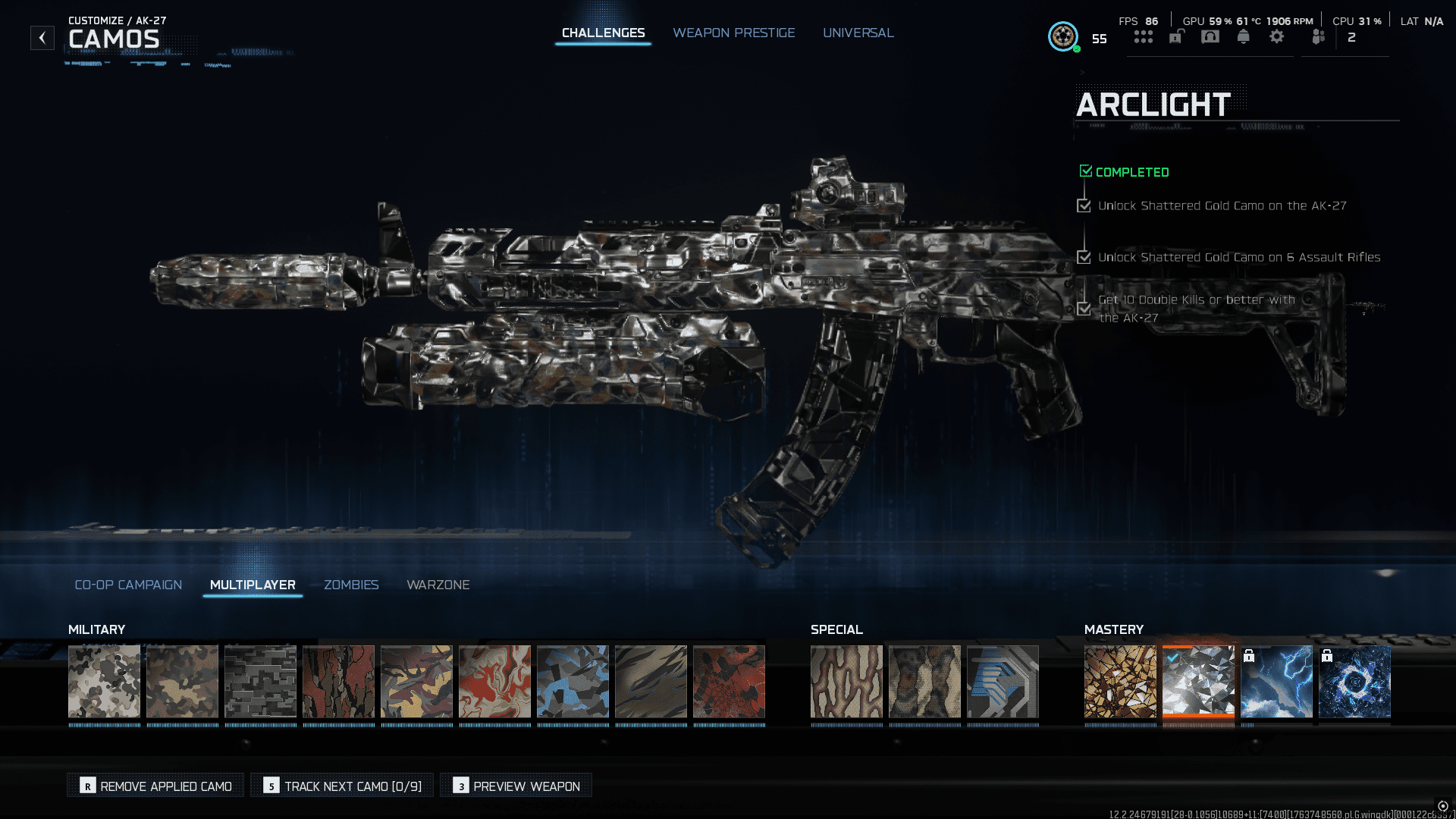The height and width of the screenshot is (819, 1456).
Task: Open the settings gear icon
Action: (x=1277, y=36)
